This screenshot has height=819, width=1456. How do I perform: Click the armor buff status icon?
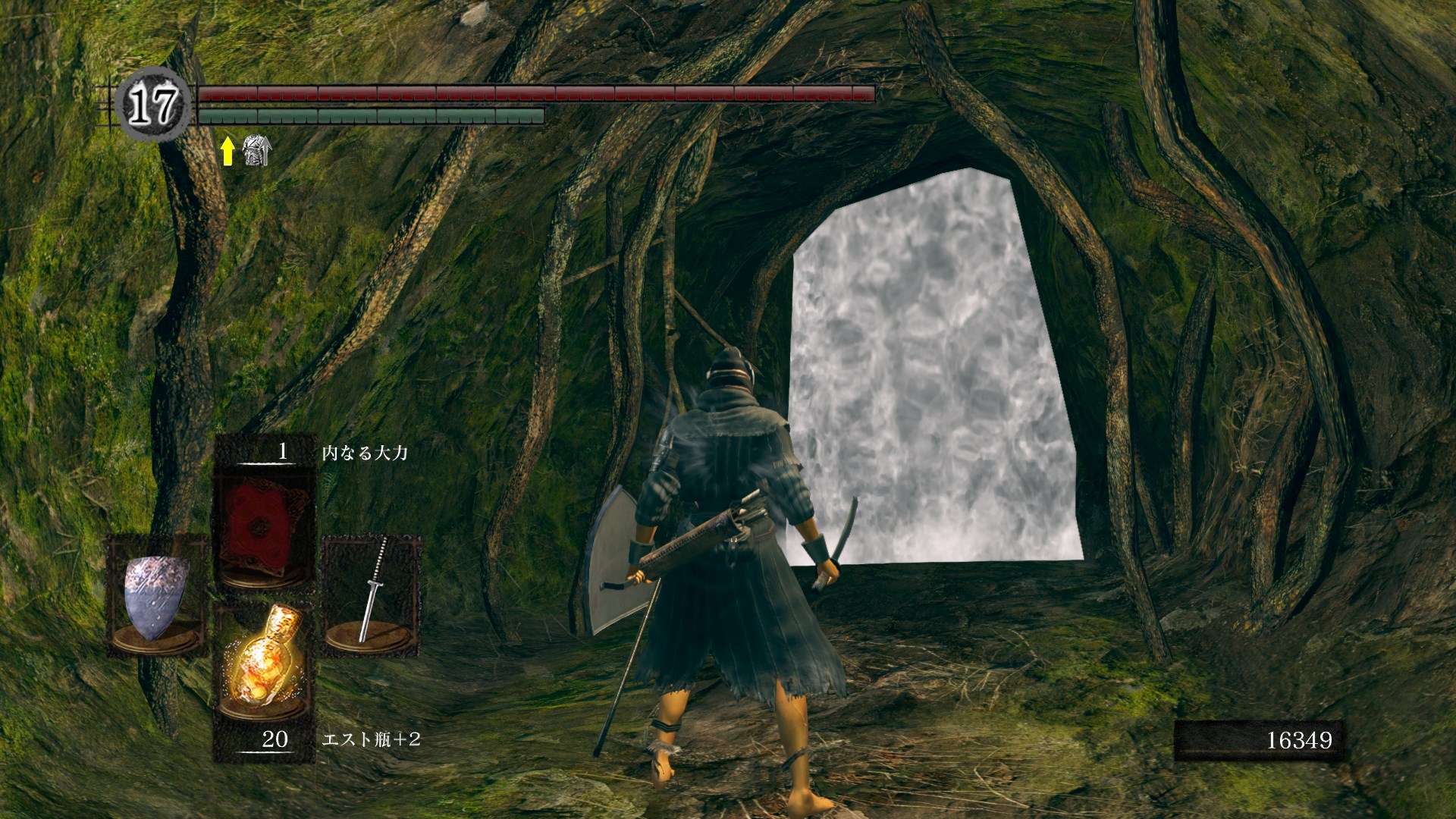(x=256, y=151)
